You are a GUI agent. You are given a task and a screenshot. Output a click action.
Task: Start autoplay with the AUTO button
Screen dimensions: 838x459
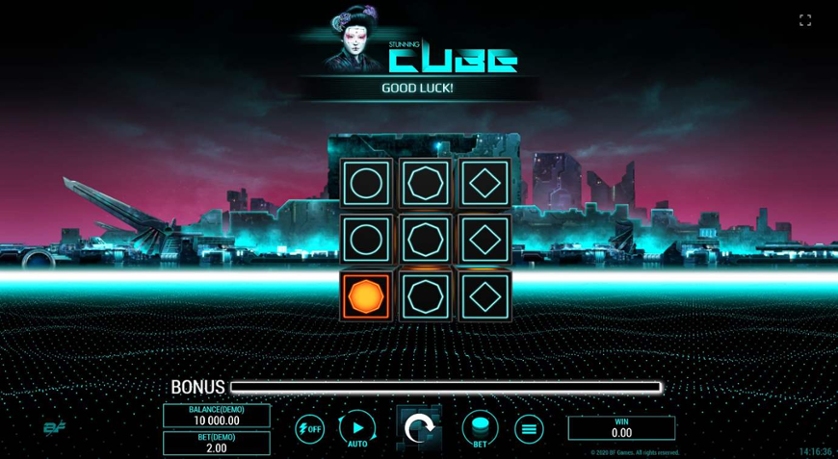tap(356, 428)
